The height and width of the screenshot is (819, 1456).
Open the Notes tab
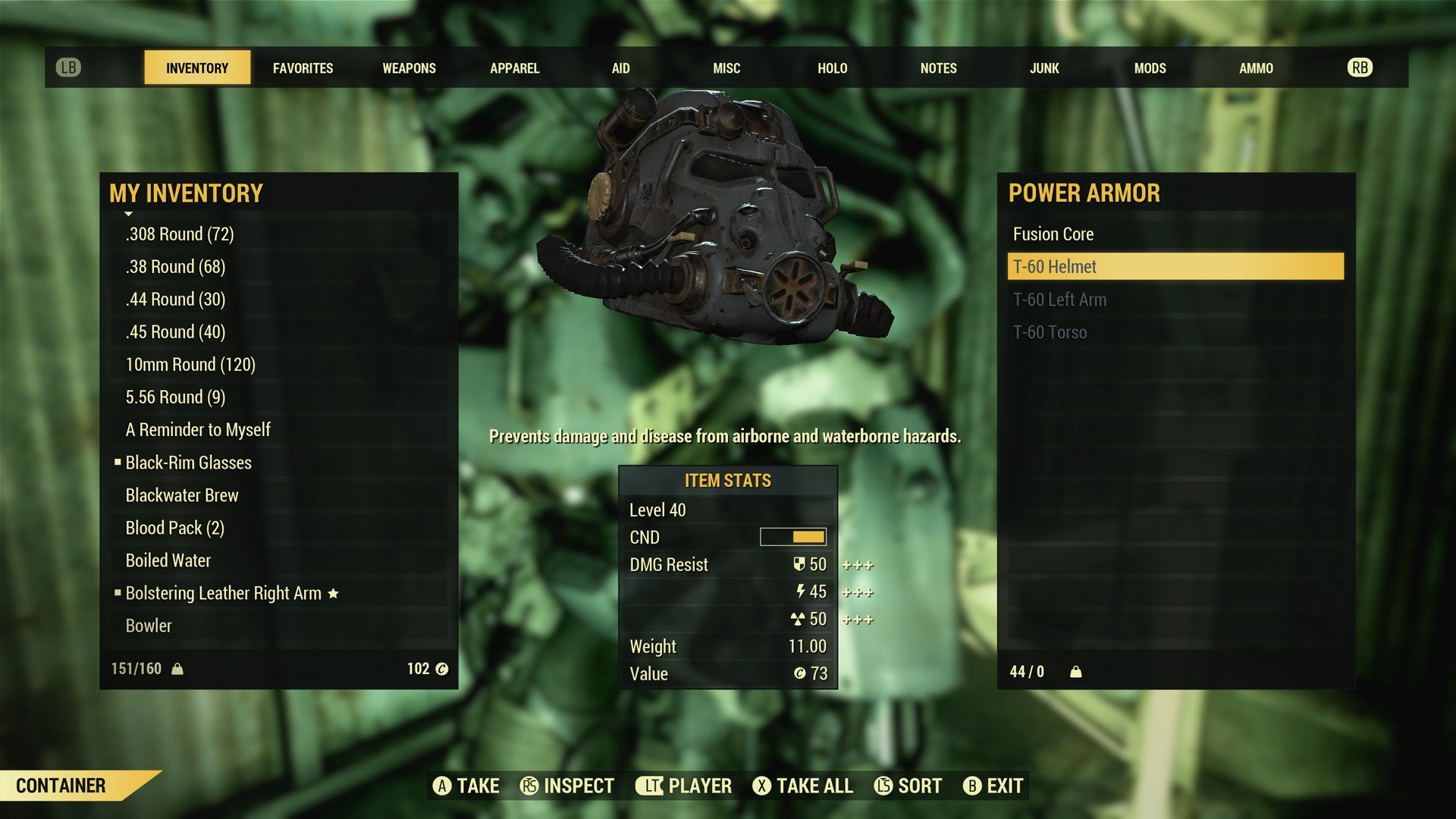[938, 68]
